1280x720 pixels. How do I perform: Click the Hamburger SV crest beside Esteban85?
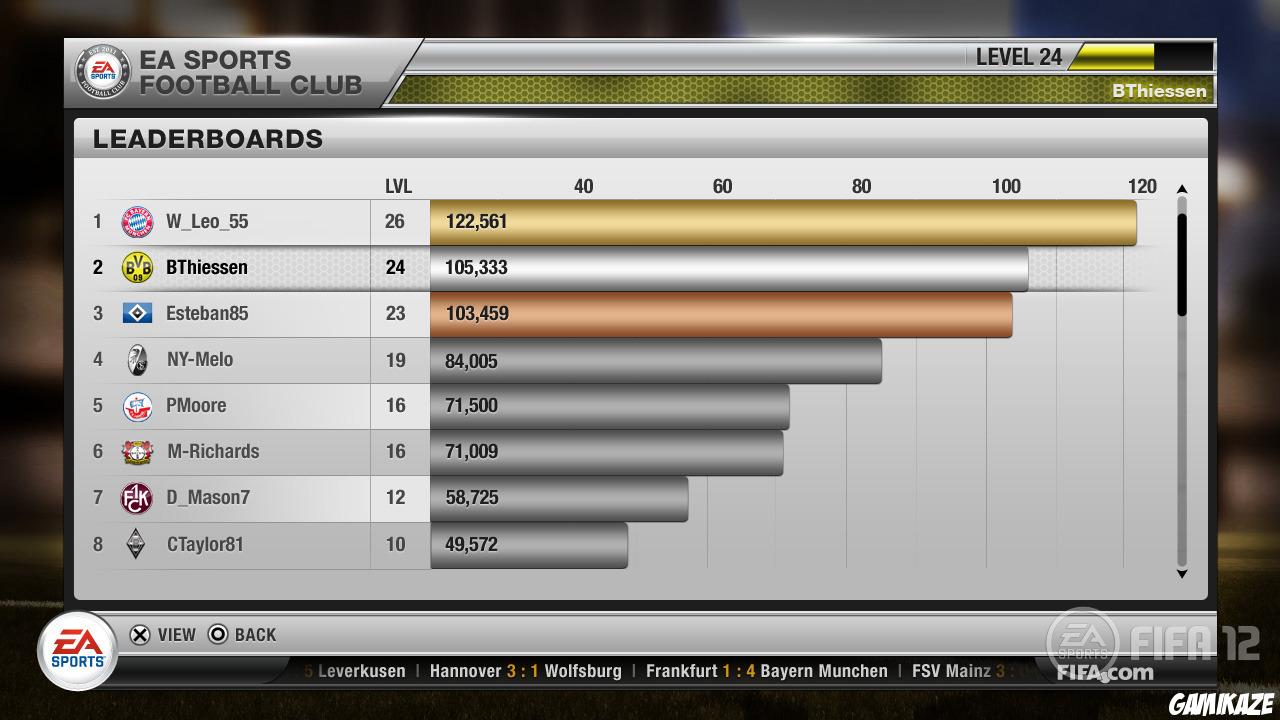tap(135, 313)
